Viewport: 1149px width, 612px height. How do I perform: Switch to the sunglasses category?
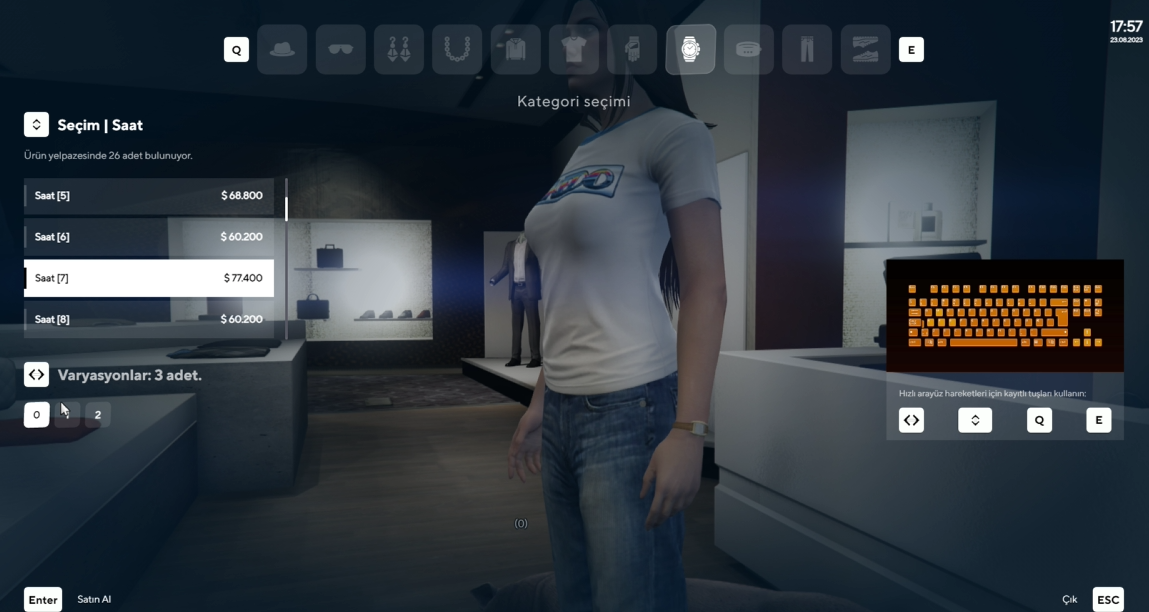click(x=340, y=50)
